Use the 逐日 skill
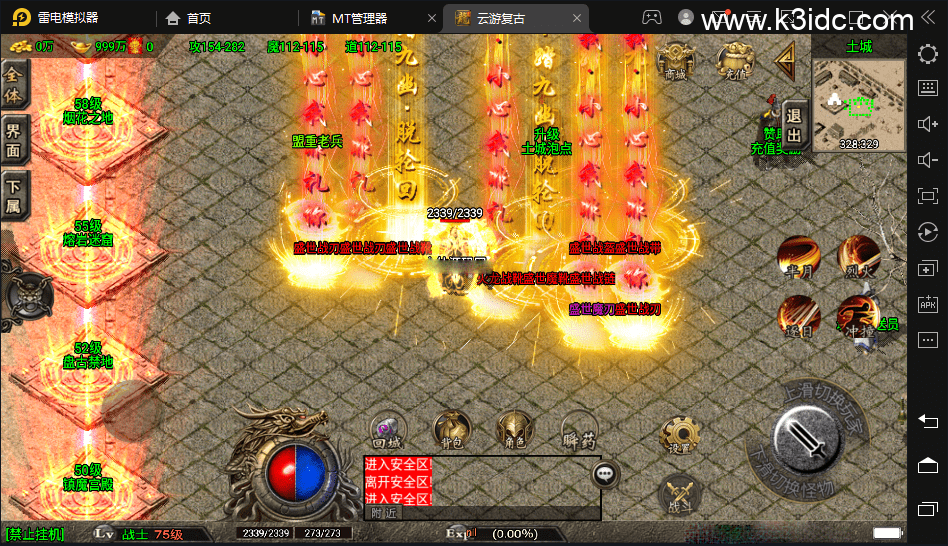Screen dimensions: 948x546 point(797,314)
